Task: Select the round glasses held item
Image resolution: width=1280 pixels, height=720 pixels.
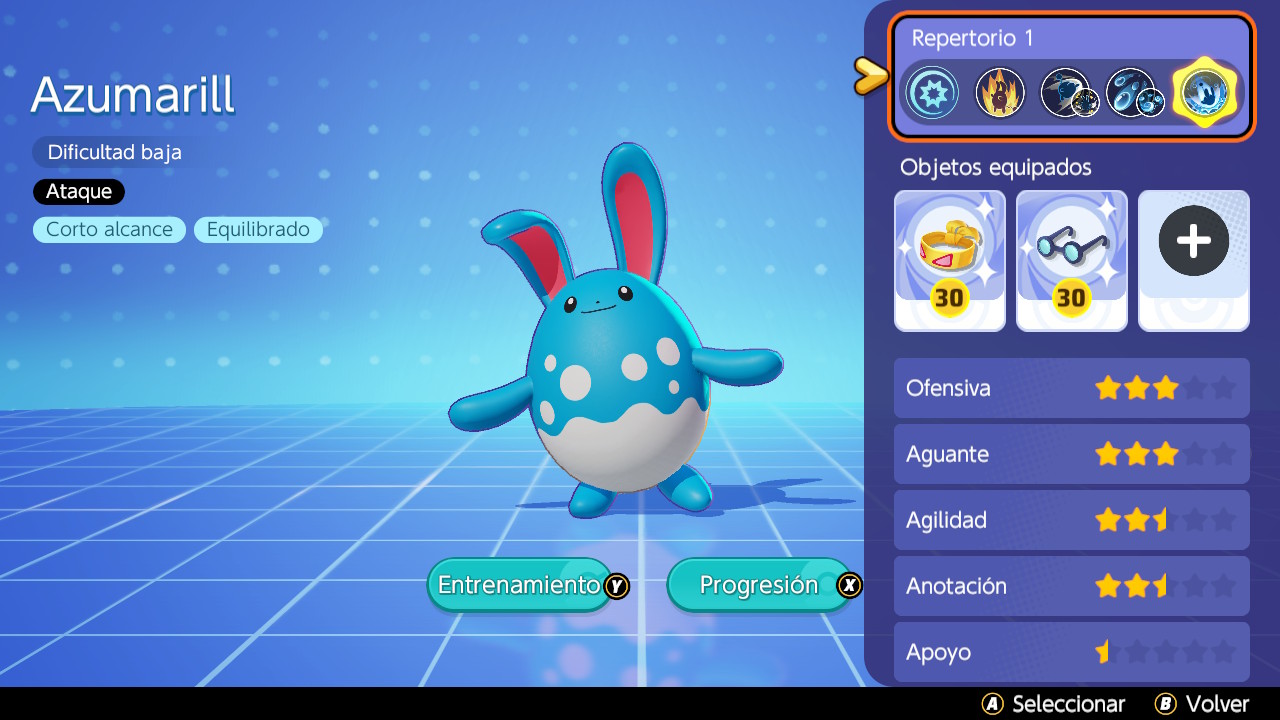Action: click(1072, 260)
